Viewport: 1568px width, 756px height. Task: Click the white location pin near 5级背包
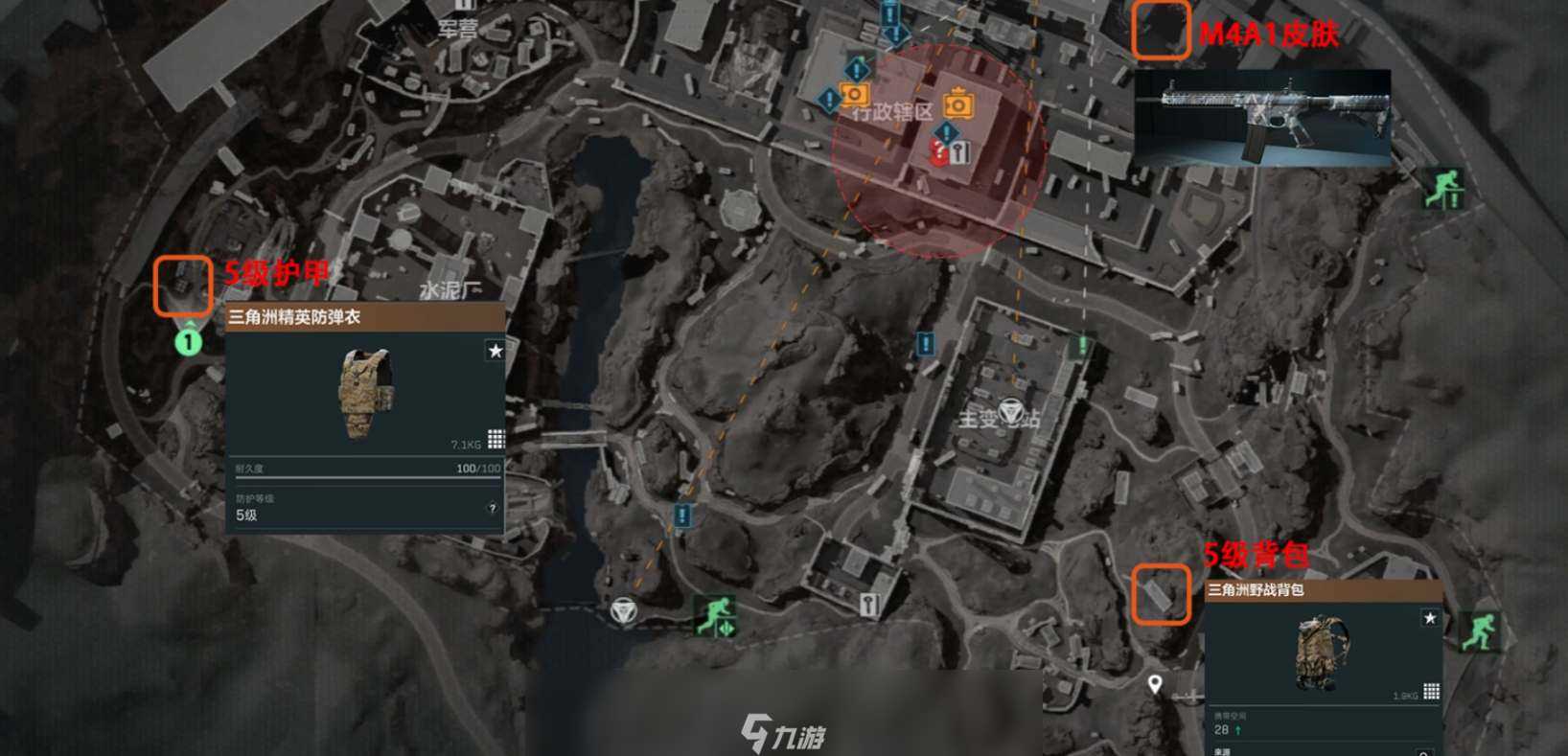tap(1154, 682)
